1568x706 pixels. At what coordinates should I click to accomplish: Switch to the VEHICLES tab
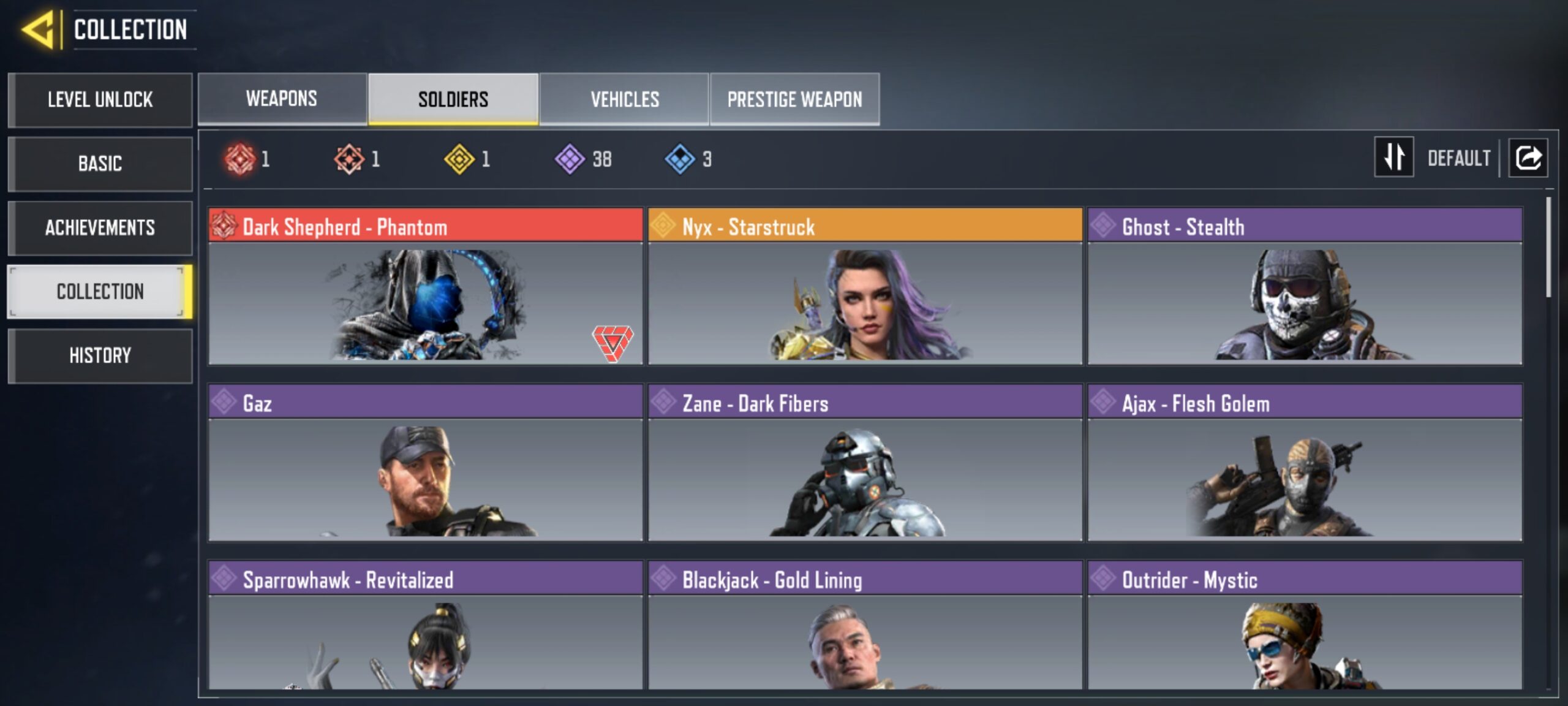625,99
